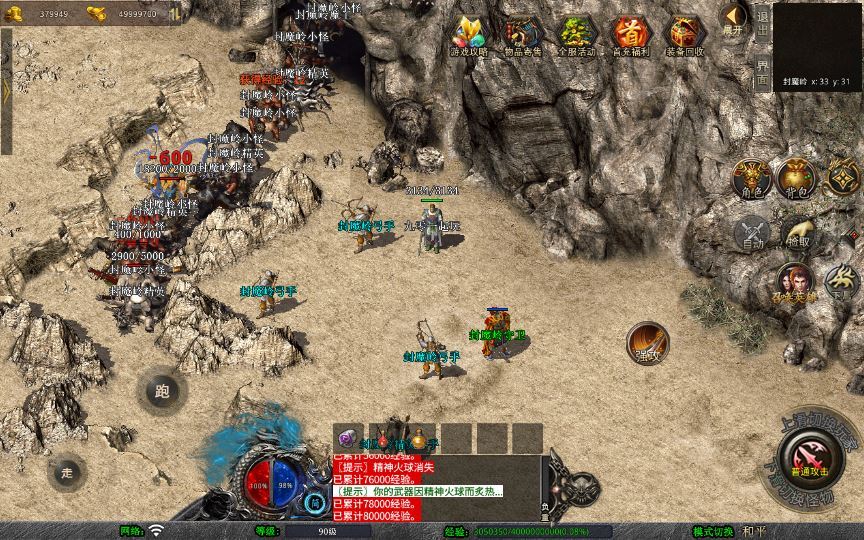The image size is (864, 540).
Task: Click the 界面 interface button
Action: tap(762, 70)
